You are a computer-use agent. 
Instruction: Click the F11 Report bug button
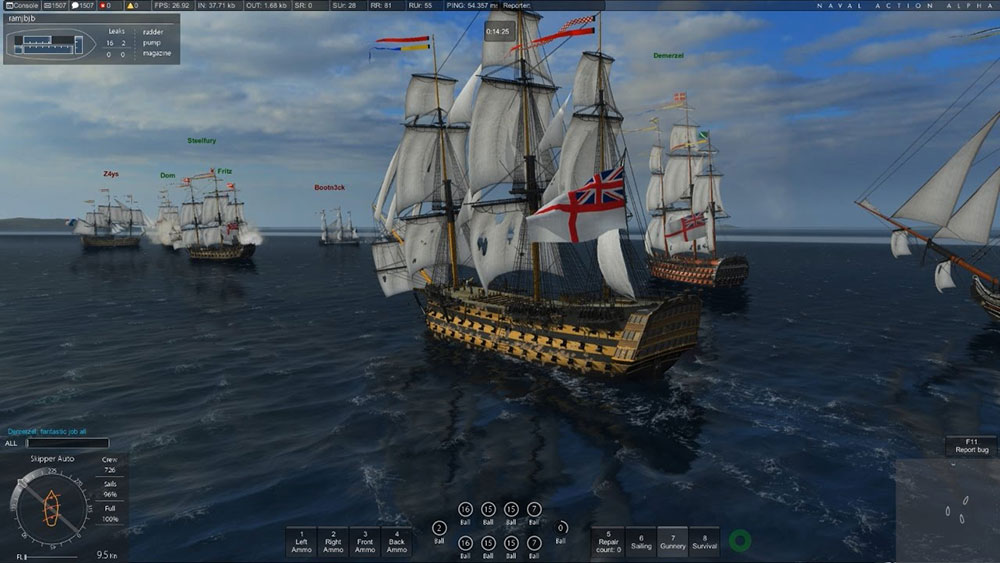(x=969, y=446)
